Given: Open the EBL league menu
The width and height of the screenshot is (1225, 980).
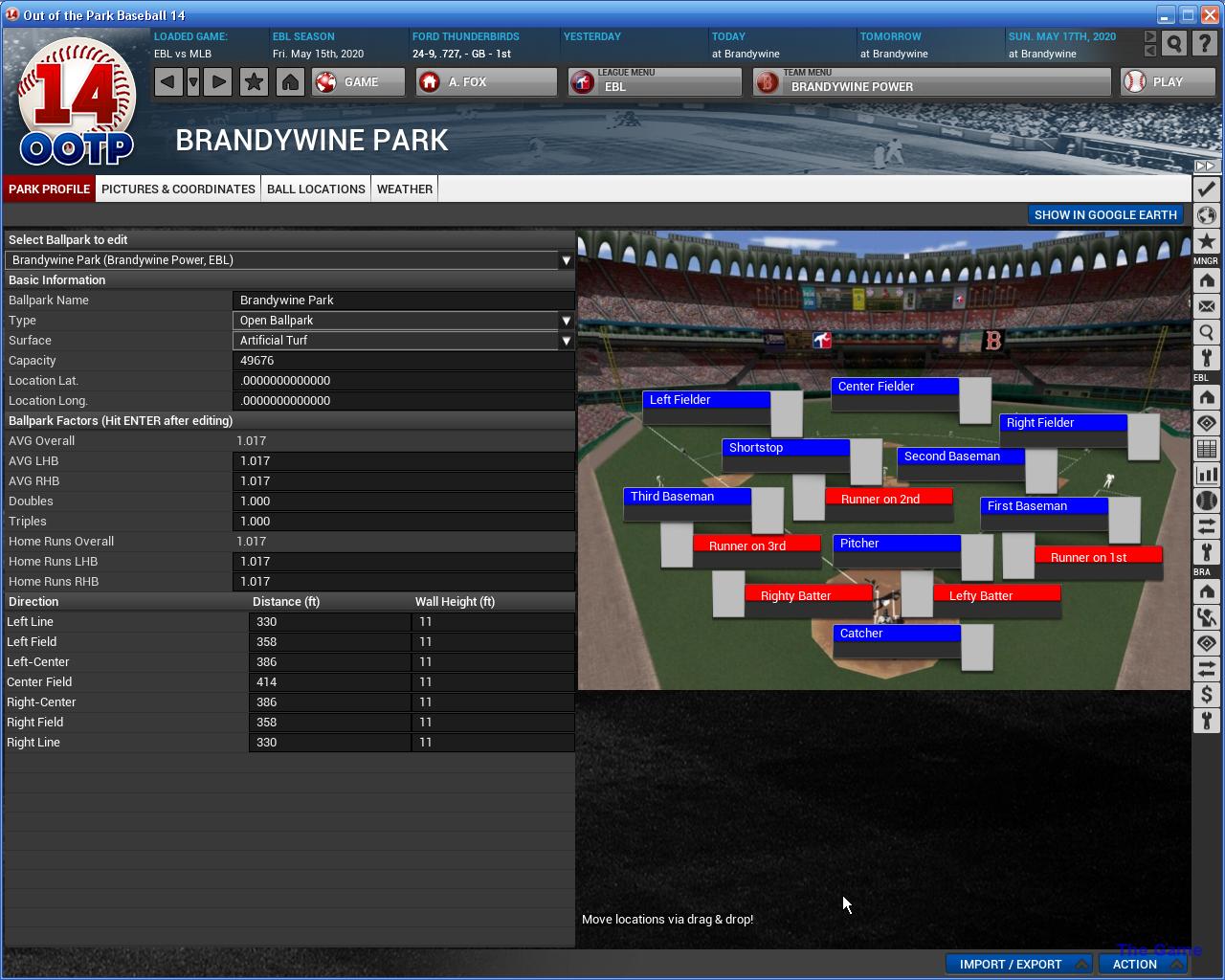Looking at the screenshot, I should [x=655, y=82].
